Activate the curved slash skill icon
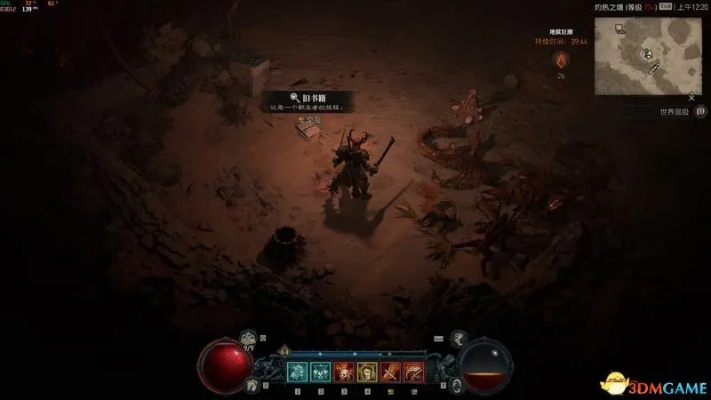The image size is (711, 400). click(412, 372)
